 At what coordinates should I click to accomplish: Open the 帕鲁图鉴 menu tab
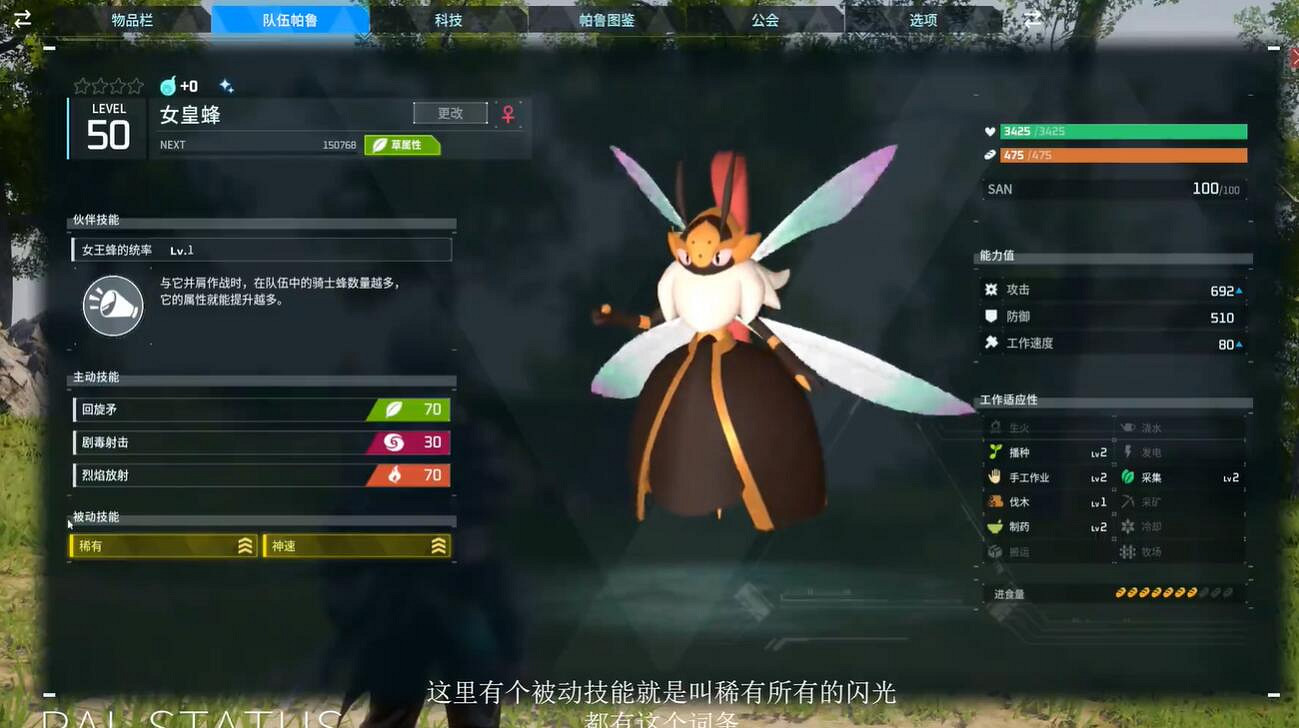[608, 18]
